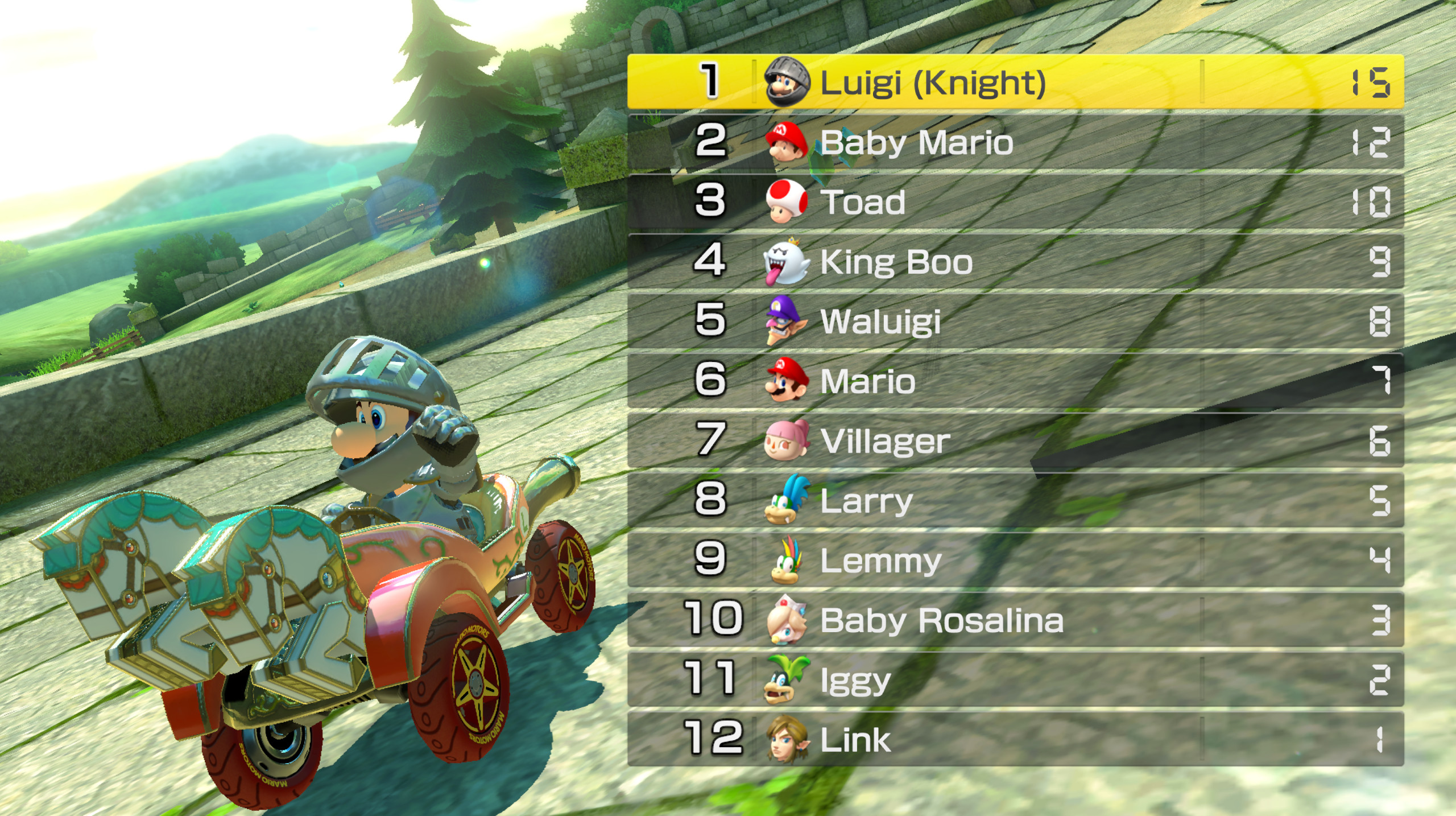Click the Baby Mario name label
This screenshot has height=816, width=1456.
(x=916, y=142)
